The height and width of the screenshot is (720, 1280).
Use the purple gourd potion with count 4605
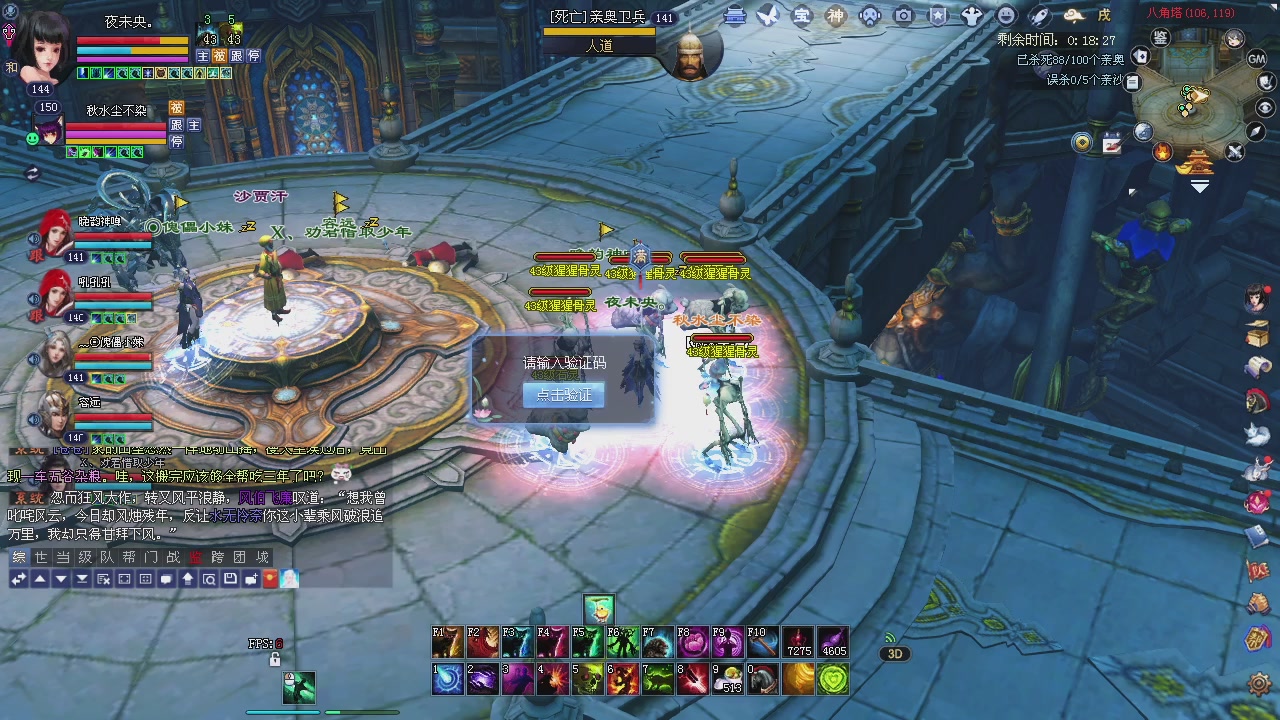pyautogui.click(x=832, y=642)
